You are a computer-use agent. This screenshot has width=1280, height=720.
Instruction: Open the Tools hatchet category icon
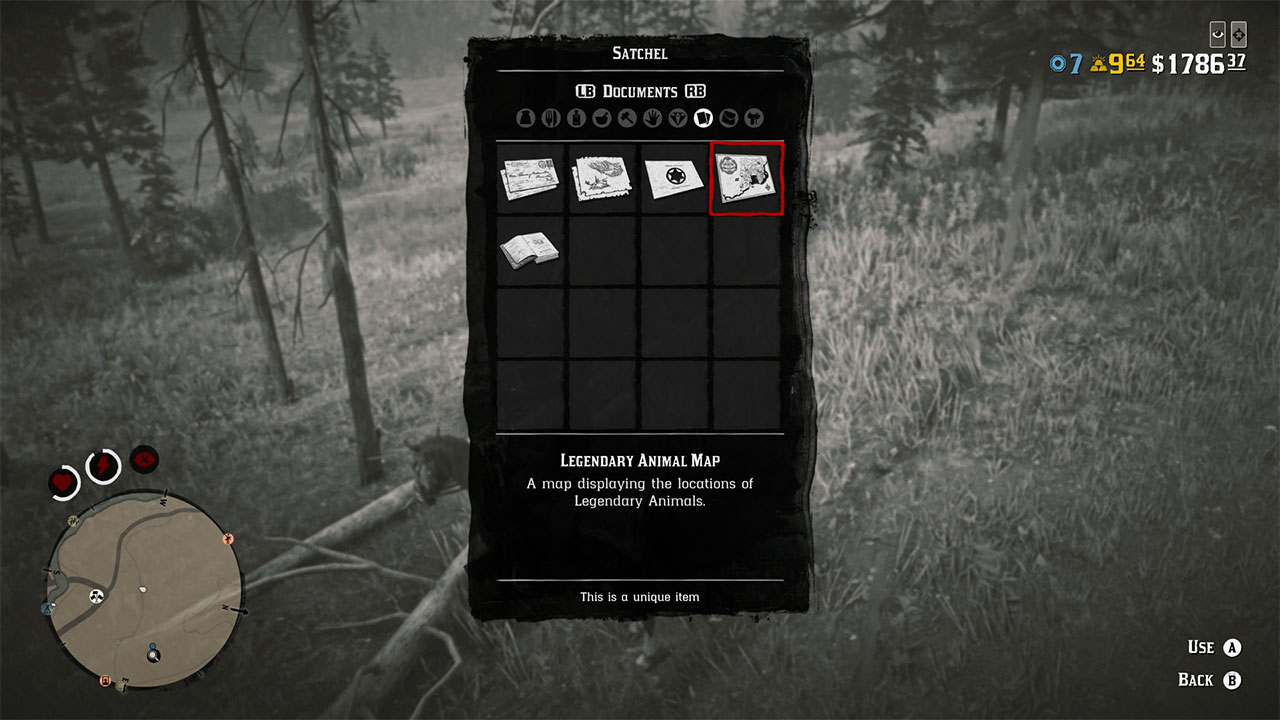pyautogui.click(x=626, y=117)
